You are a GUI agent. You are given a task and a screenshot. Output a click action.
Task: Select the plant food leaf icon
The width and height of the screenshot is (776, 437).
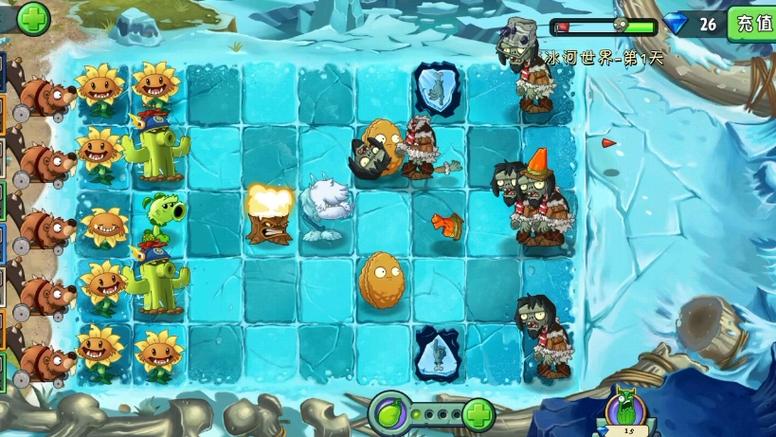[x=389, y=412]
